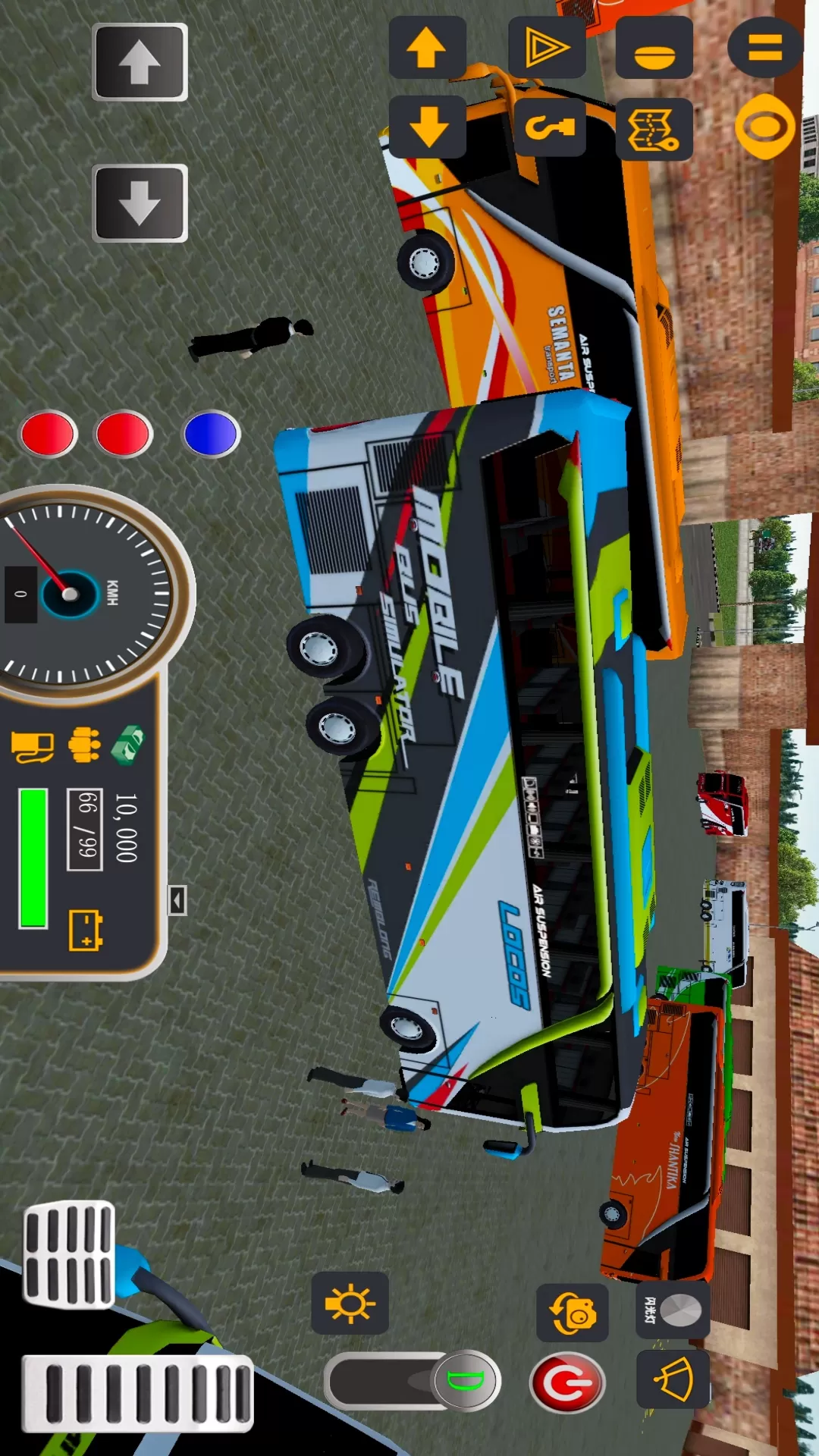Toggle the headlights sun icon
Screen dimensions: 819x1456
tap(350, 1304)
